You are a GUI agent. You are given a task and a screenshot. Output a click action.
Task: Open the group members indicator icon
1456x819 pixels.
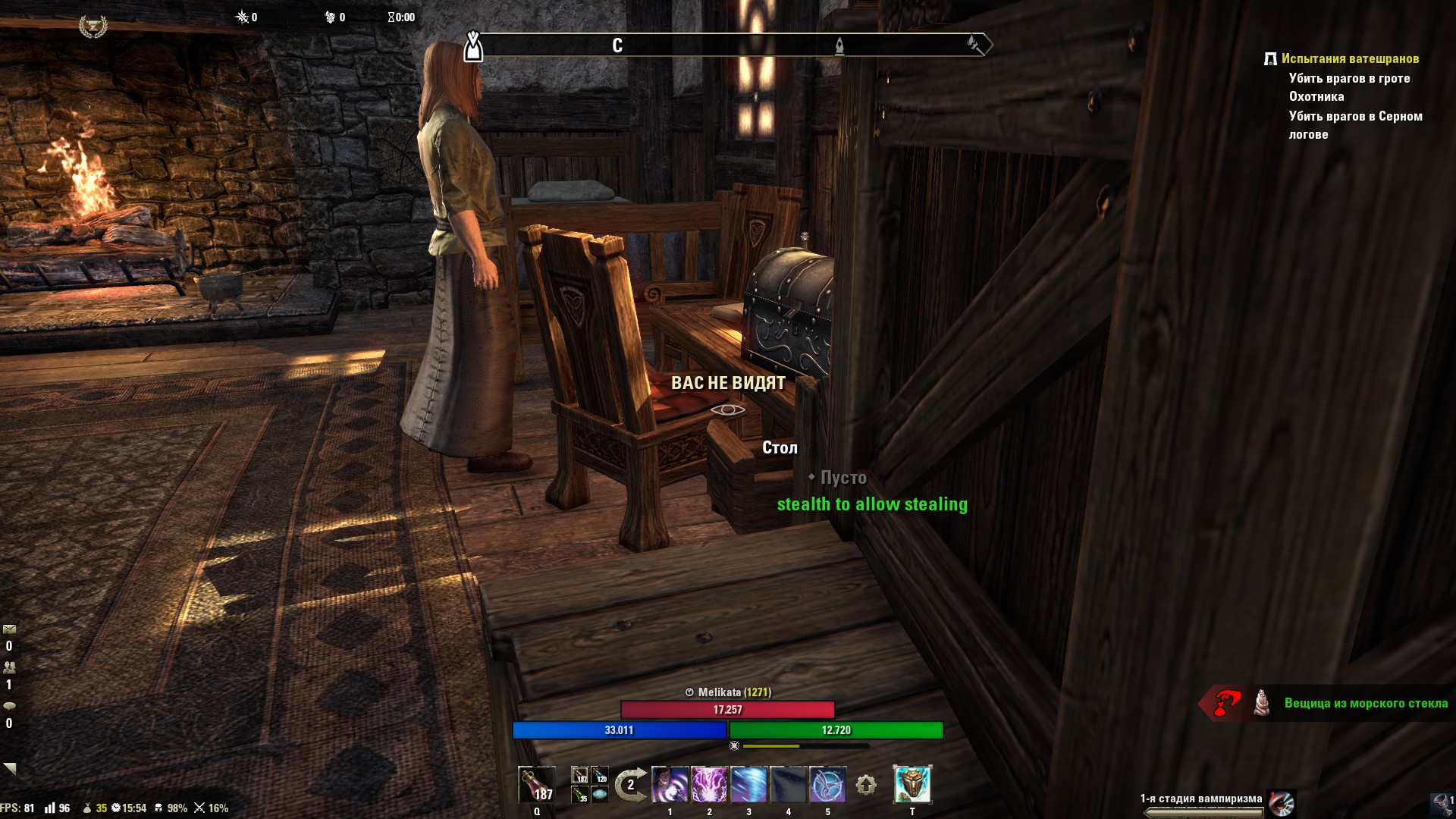click(9, 668)
